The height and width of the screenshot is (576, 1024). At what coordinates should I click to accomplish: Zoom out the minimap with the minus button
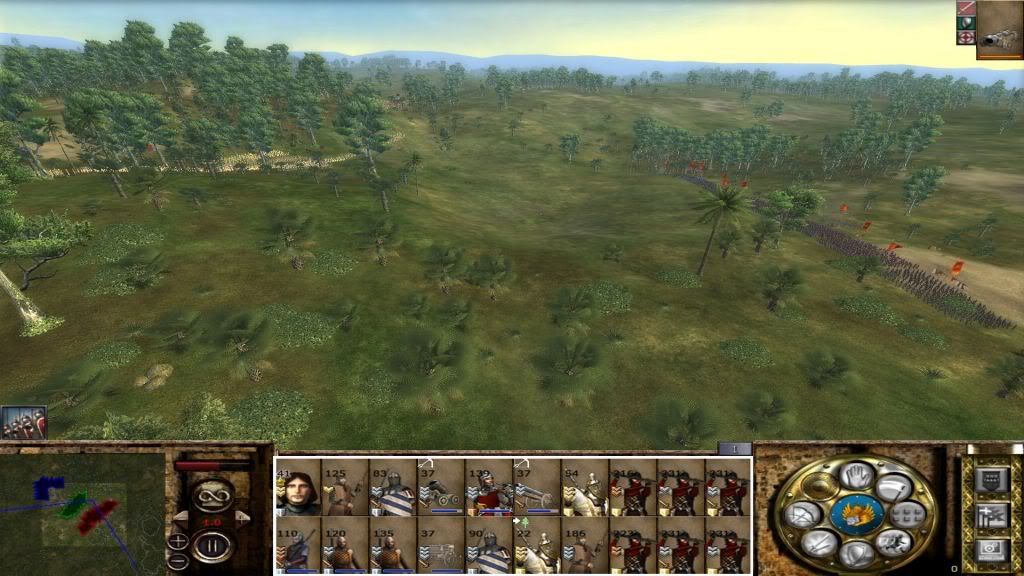click(x=178, y=560)
